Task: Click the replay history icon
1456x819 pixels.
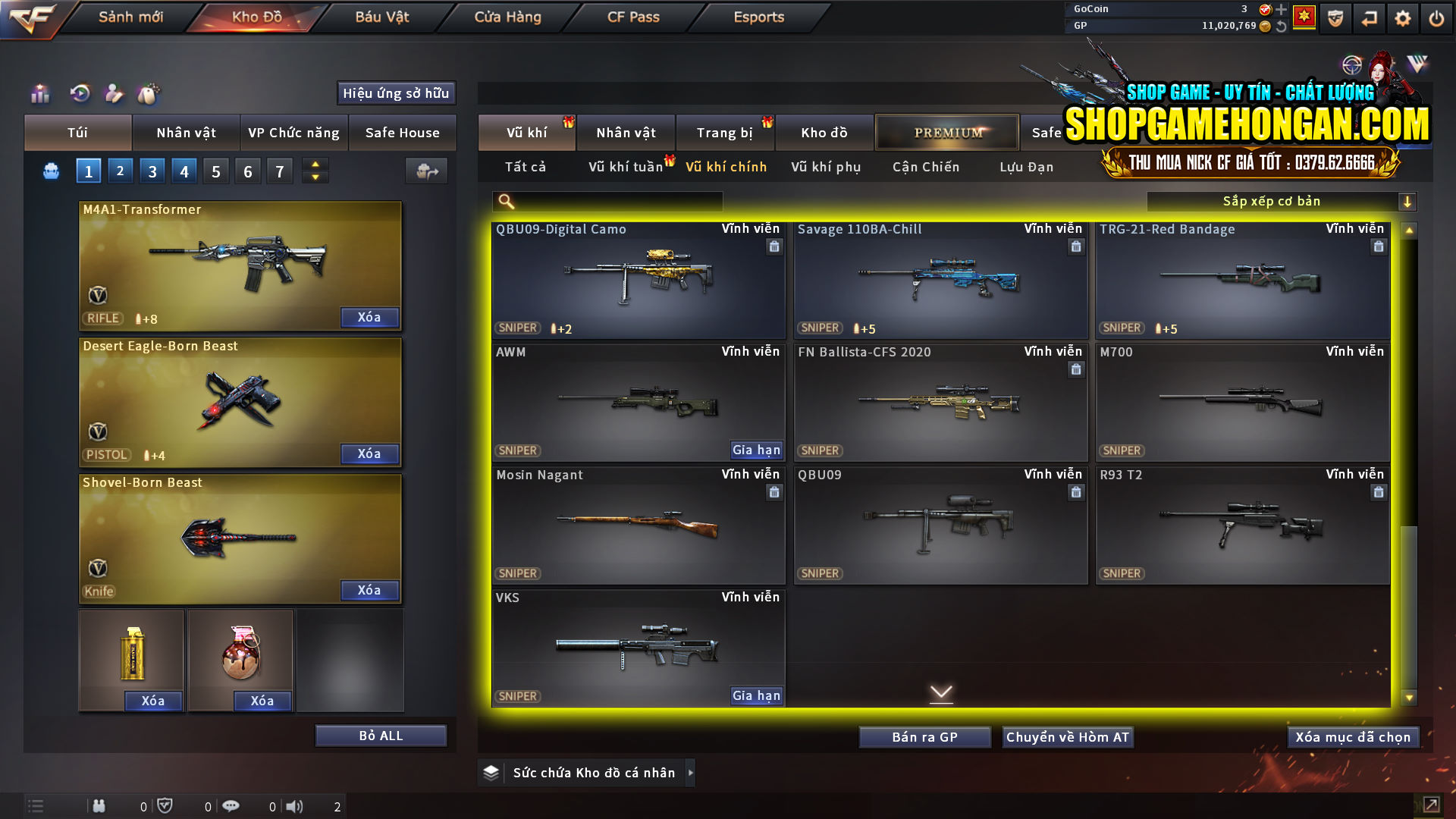Action: (x=80, y=94)
